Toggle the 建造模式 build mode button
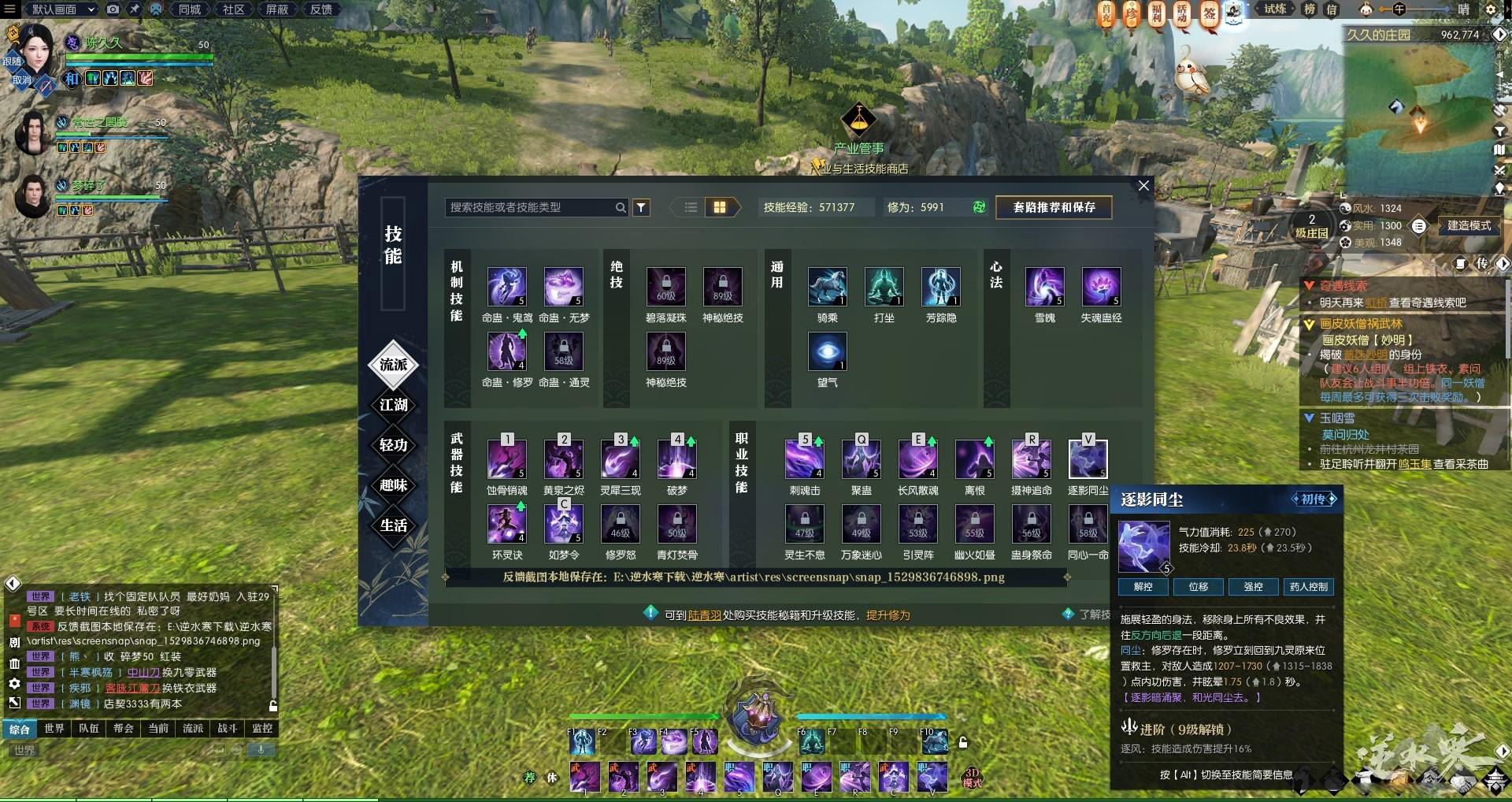This screenshot has width=1512, height=802. 1469,226
